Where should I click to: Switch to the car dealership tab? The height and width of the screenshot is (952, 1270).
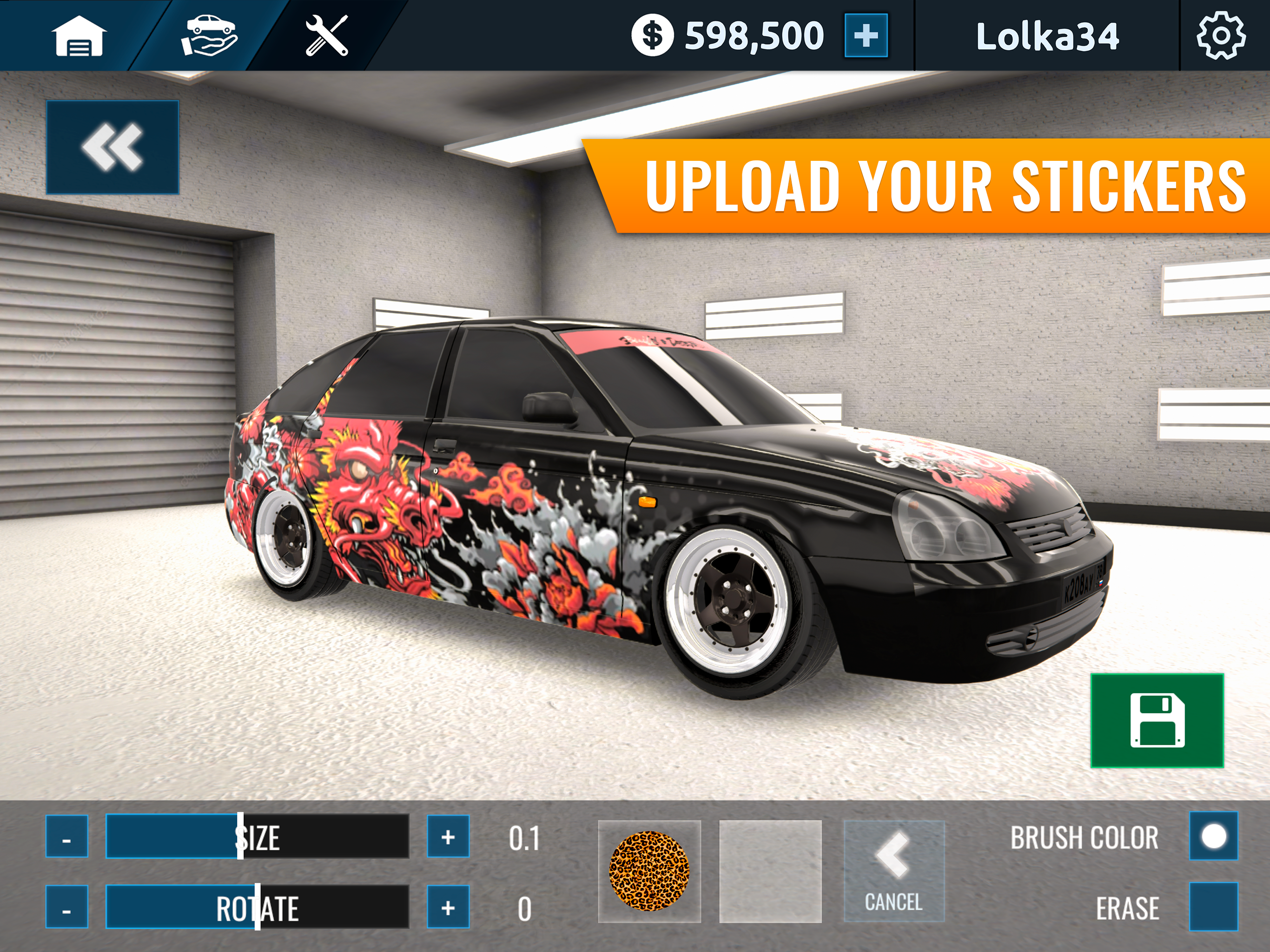point(209,36)
